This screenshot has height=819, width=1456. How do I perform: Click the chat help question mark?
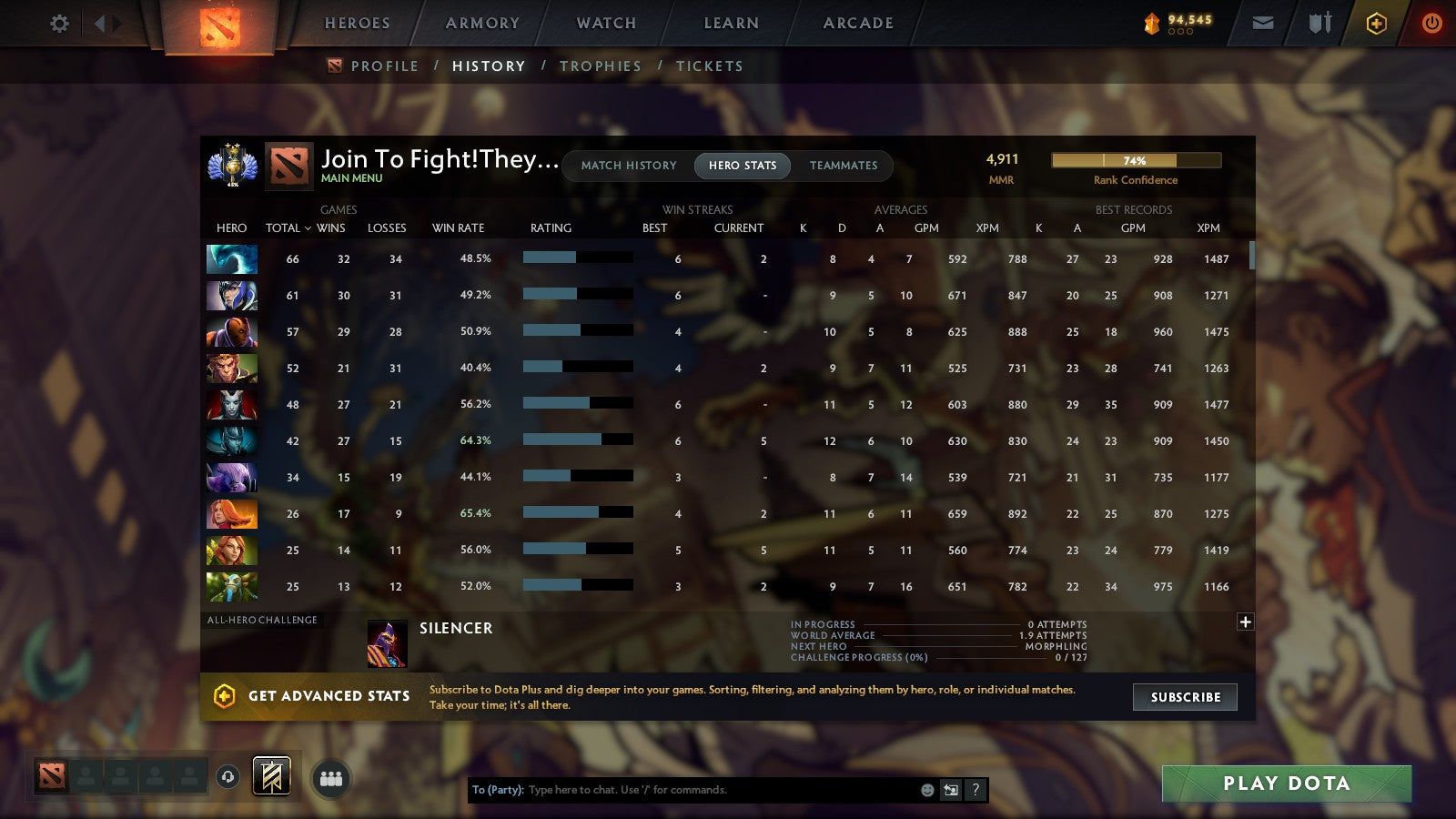tap(974, 790)
